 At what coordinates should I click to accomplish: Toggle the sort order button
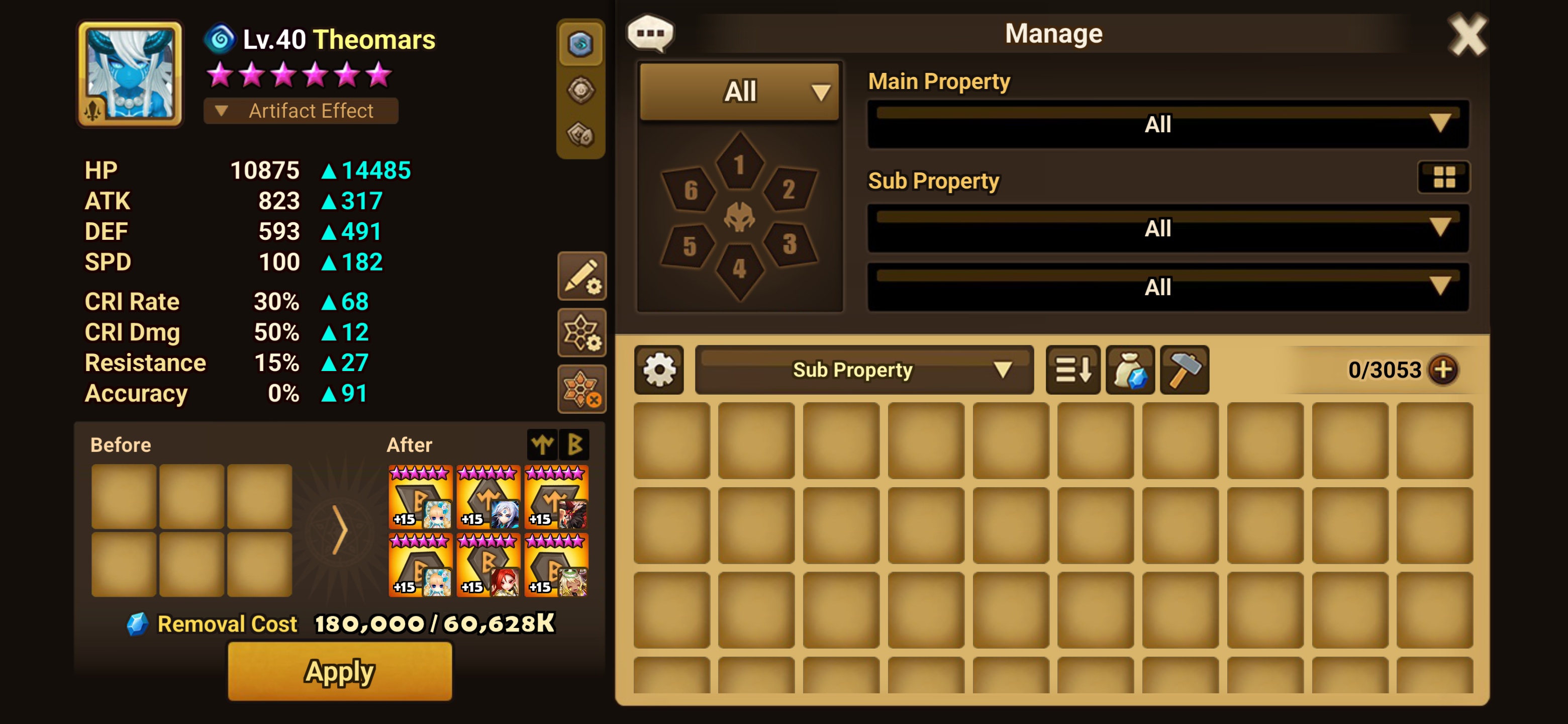(x=1072, y=370)
